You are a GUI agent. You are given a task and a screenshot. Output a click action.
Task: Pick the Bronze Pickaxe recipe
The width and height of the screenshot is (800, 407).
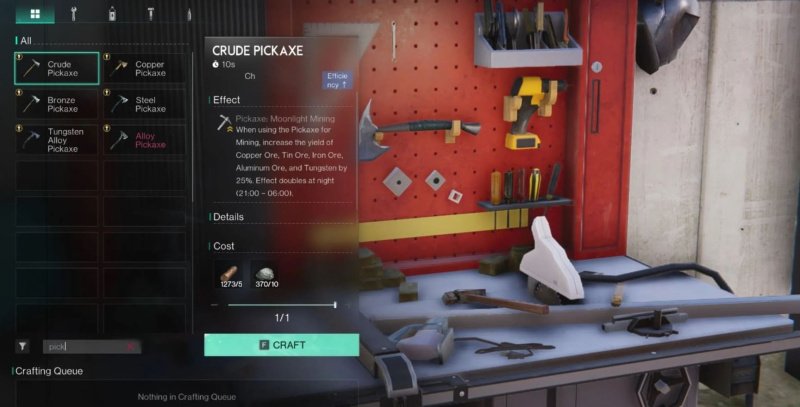(x=57, y=104)
